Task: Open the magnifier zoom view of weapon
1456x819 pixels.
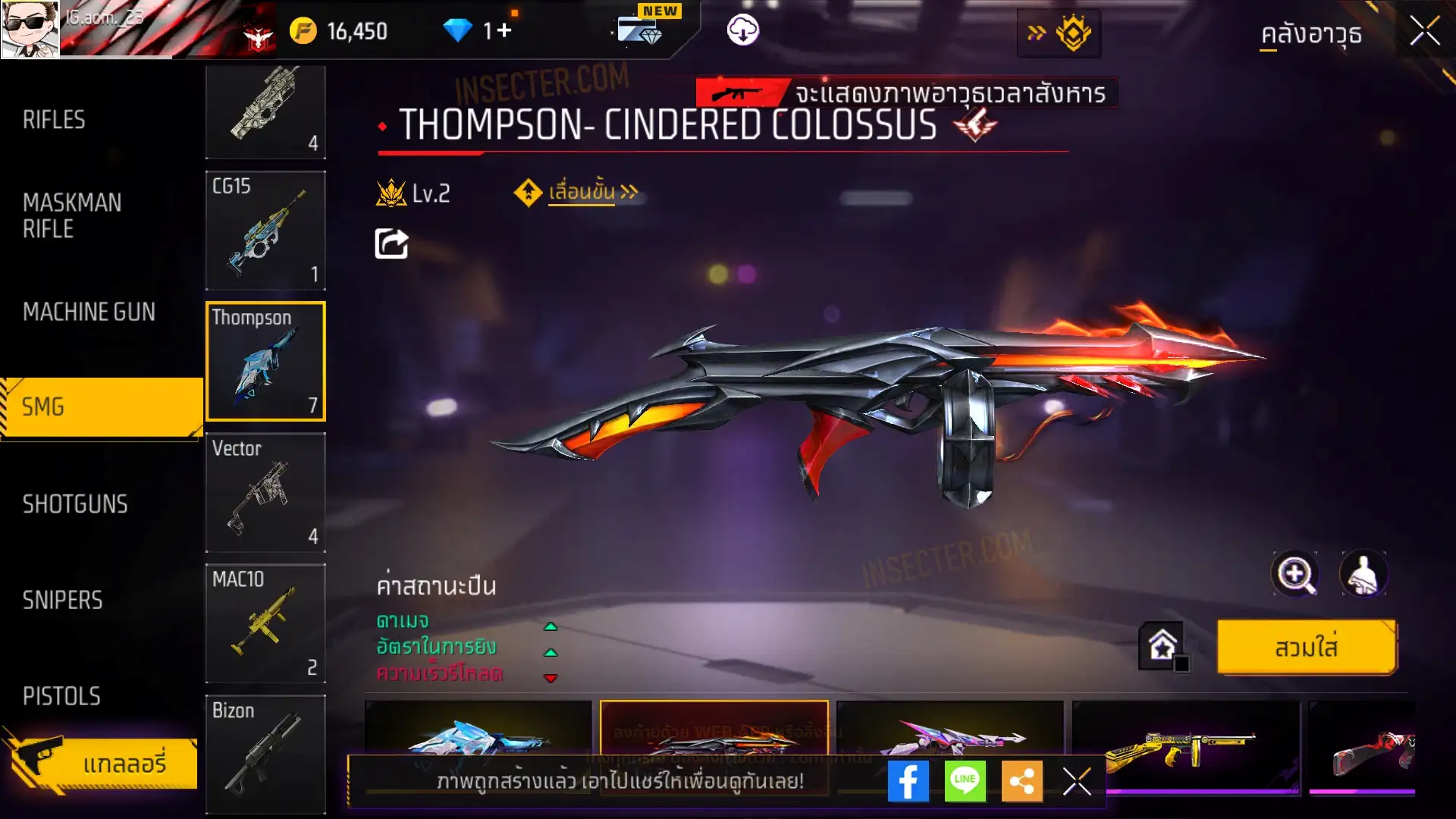Action: pyautogui.click(x=1294, y=574)
